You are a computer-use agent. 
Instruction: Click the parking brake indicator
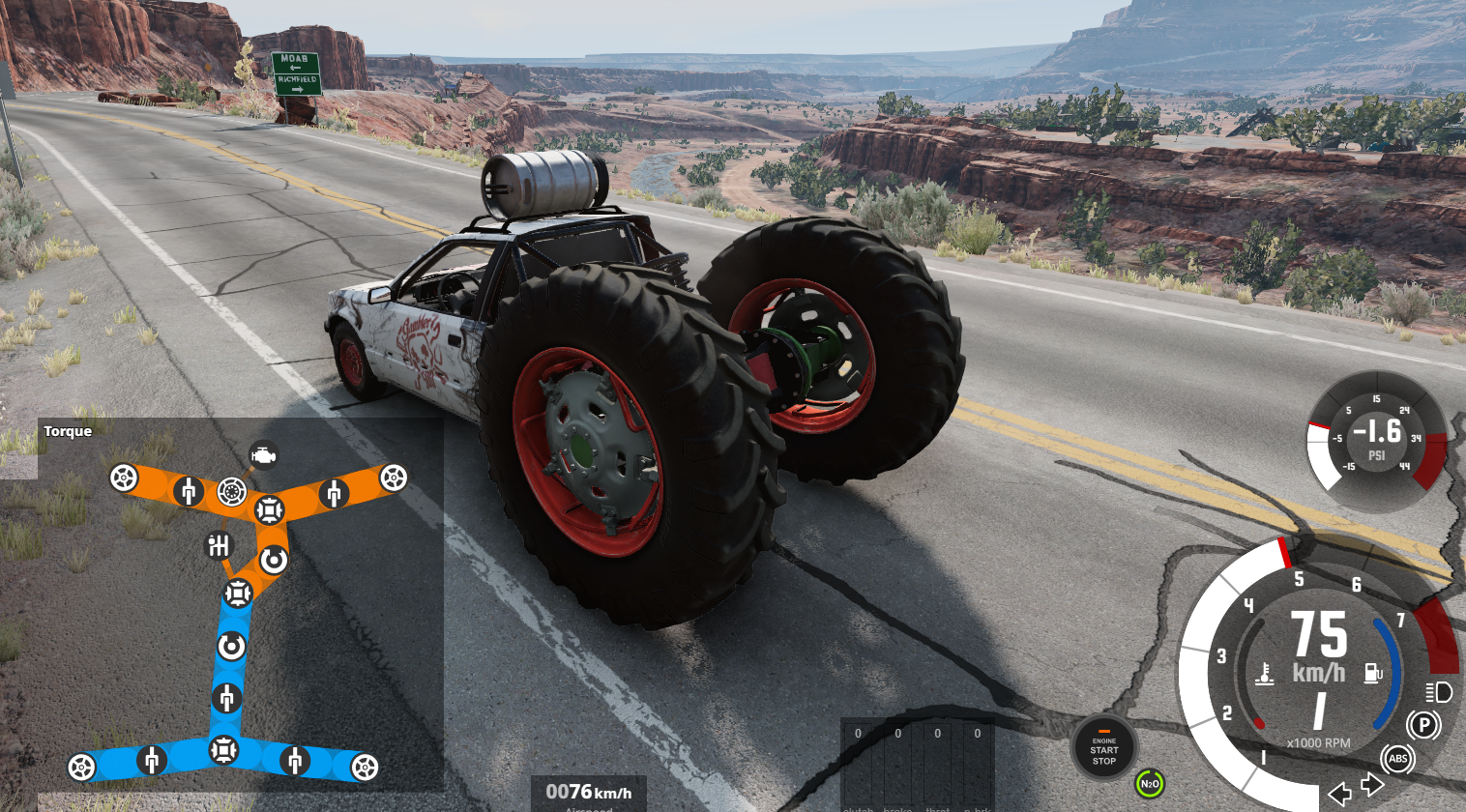click(x=1422, y=725)
